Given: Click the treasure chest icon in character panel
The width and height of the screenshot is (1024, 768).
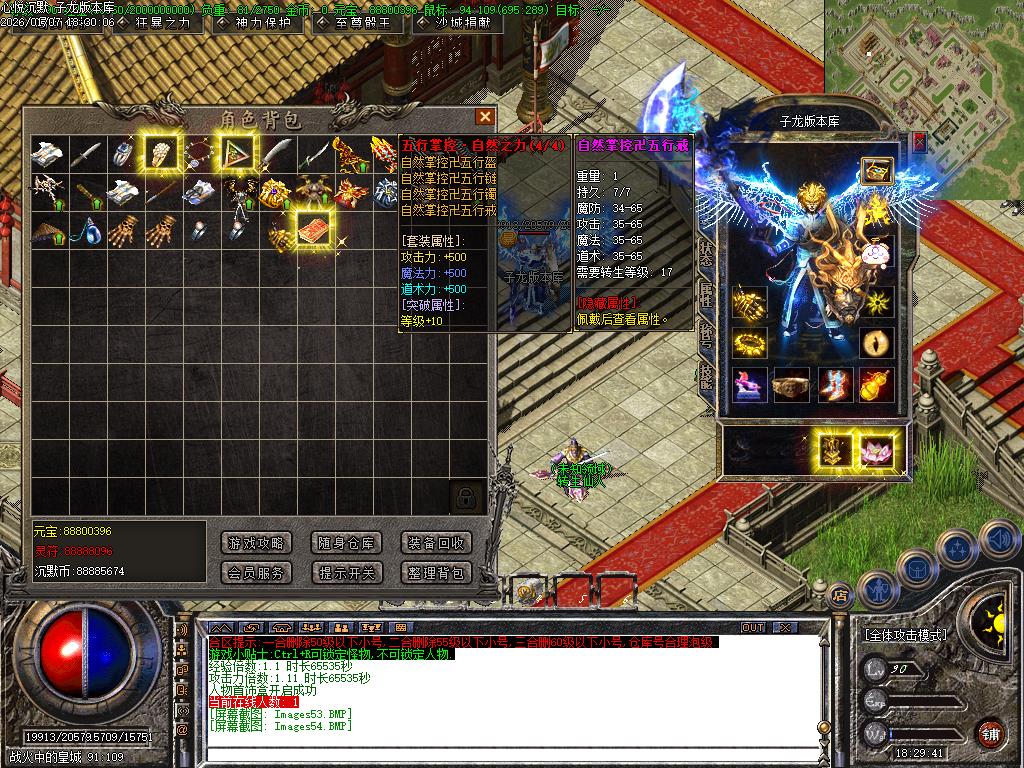Looking at the screenshot, I should [x=876, y=171].
